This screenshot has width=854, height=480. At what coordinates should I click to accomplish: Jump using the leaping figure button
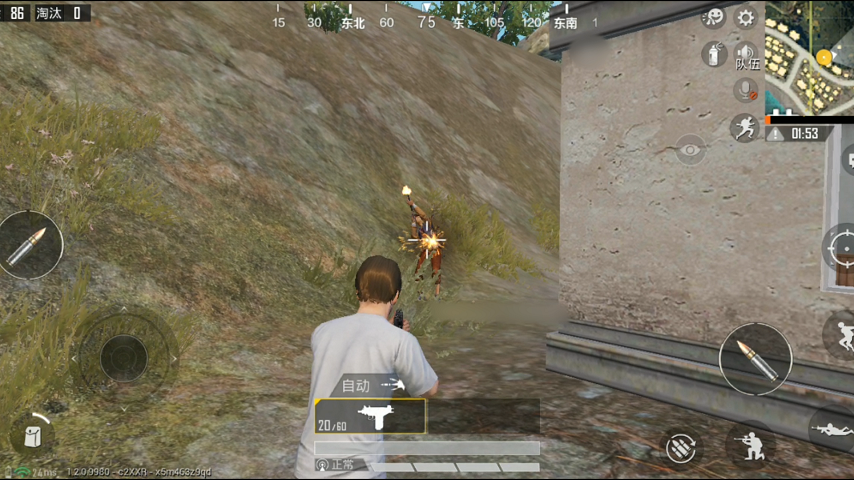click(840, 335)
